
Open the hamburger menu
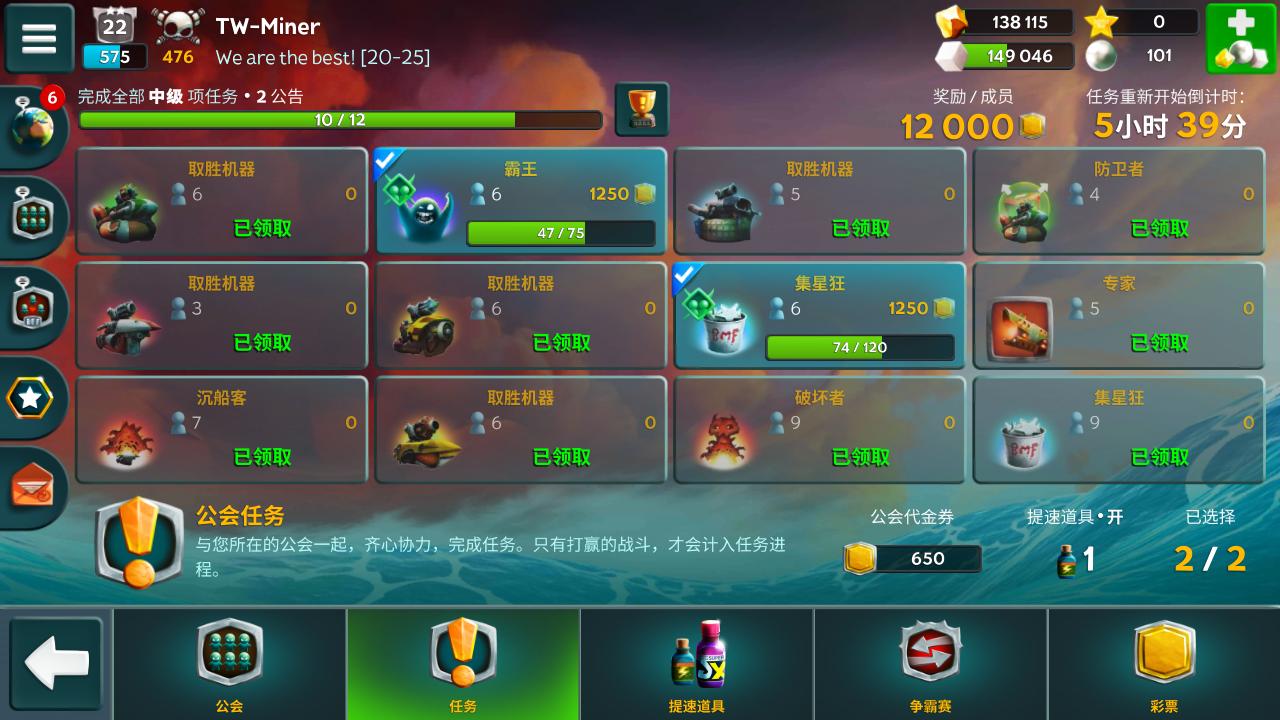pos(38,38)
